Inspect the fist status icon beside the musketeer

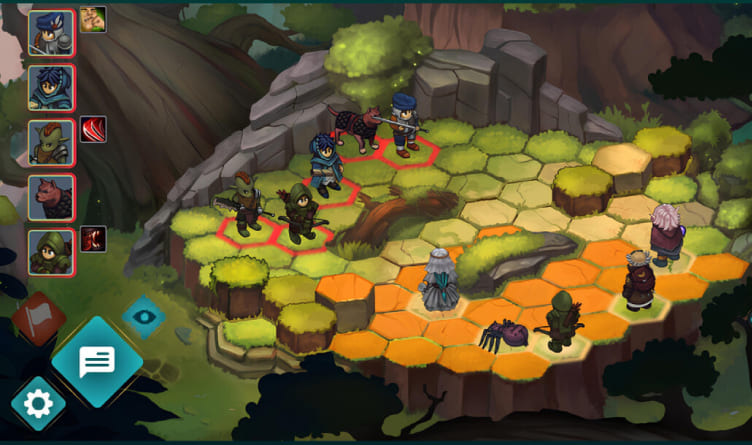(93, 19)
